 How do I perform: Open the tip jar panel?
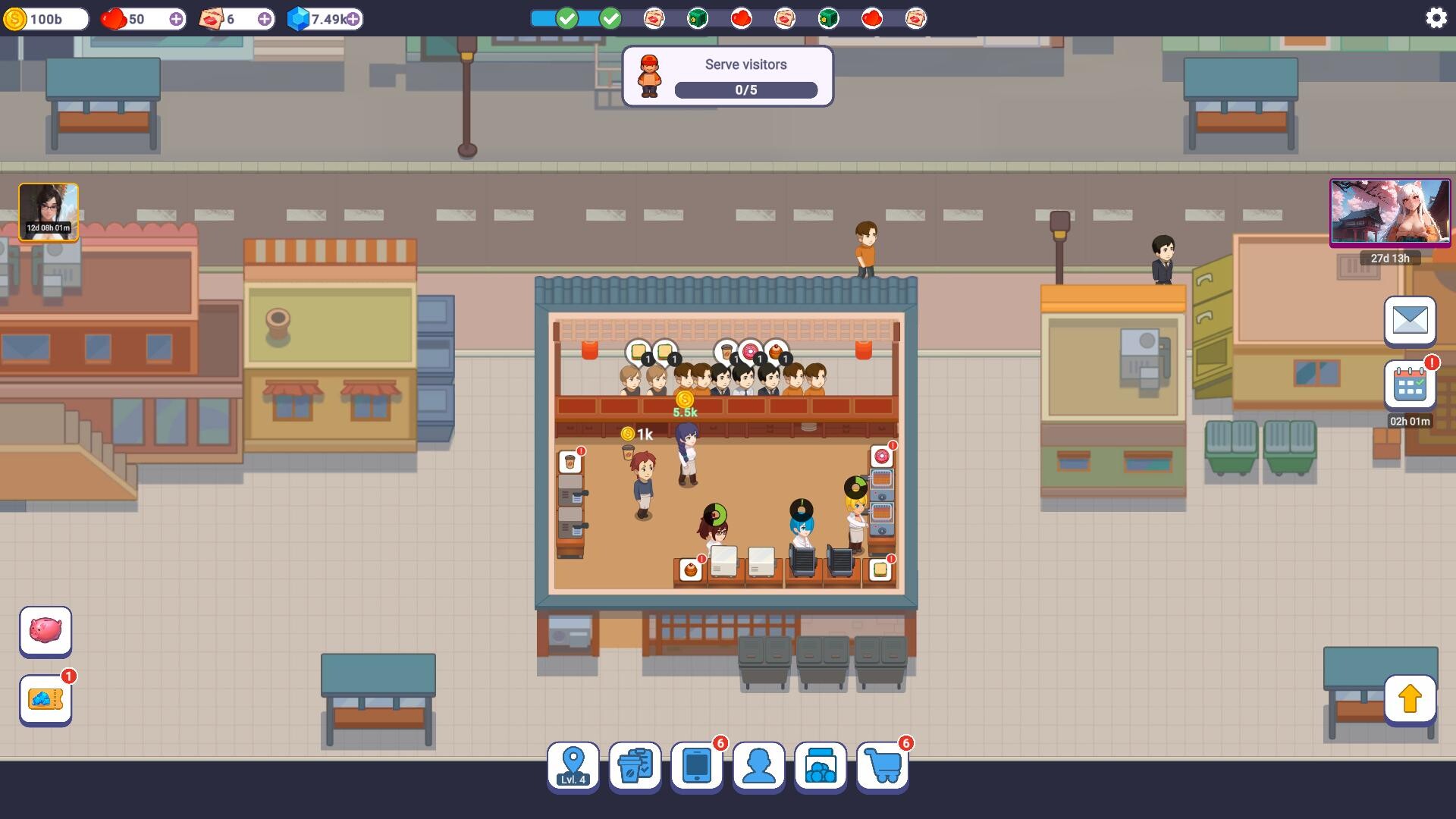[821, 766]
